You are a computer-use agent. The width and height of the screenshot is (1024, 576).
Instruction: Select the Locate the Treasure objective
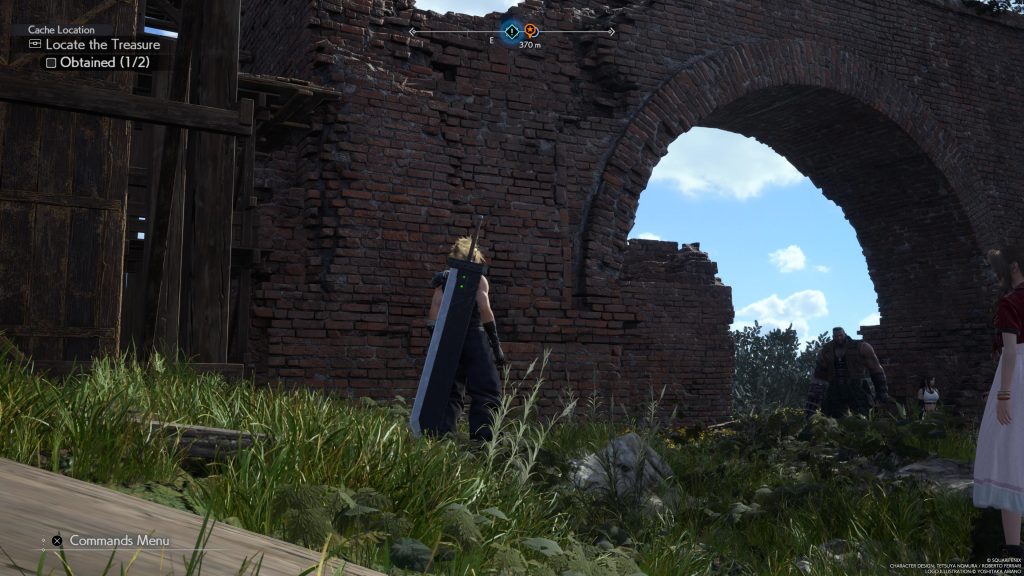click(102, 45)
